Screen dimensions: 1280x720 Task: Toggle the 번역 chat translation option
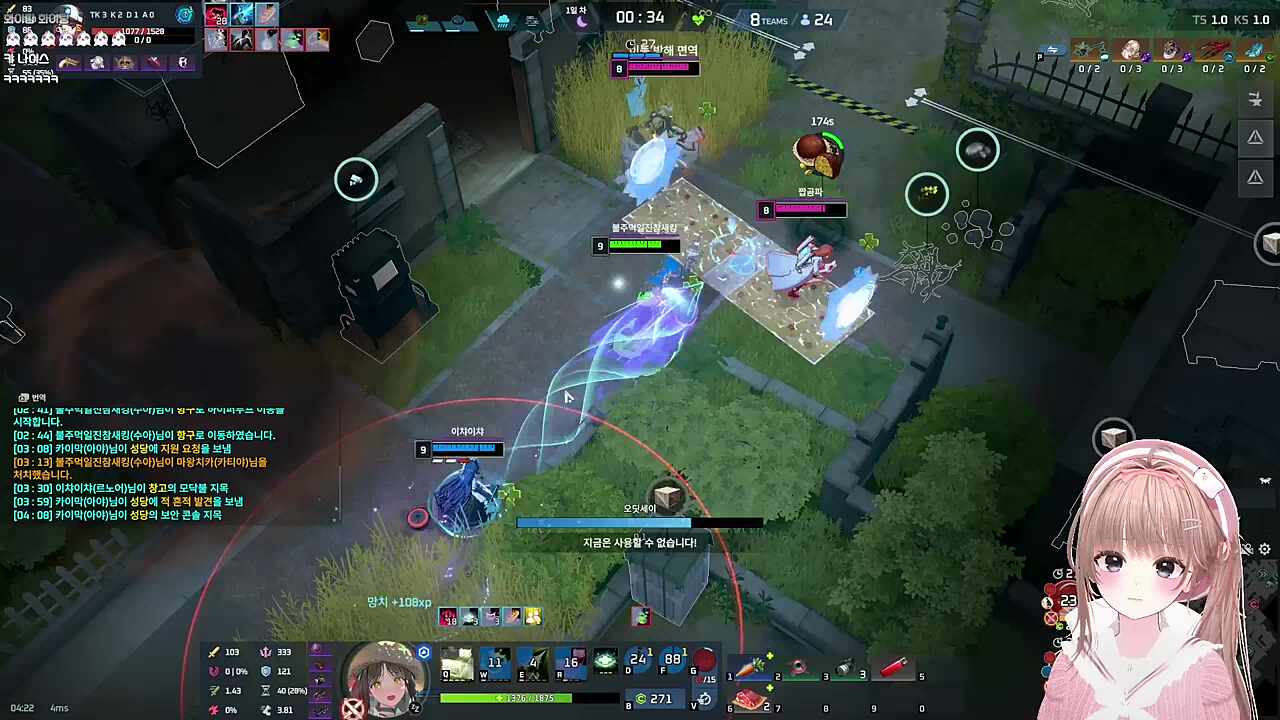[x=30, y=397]
